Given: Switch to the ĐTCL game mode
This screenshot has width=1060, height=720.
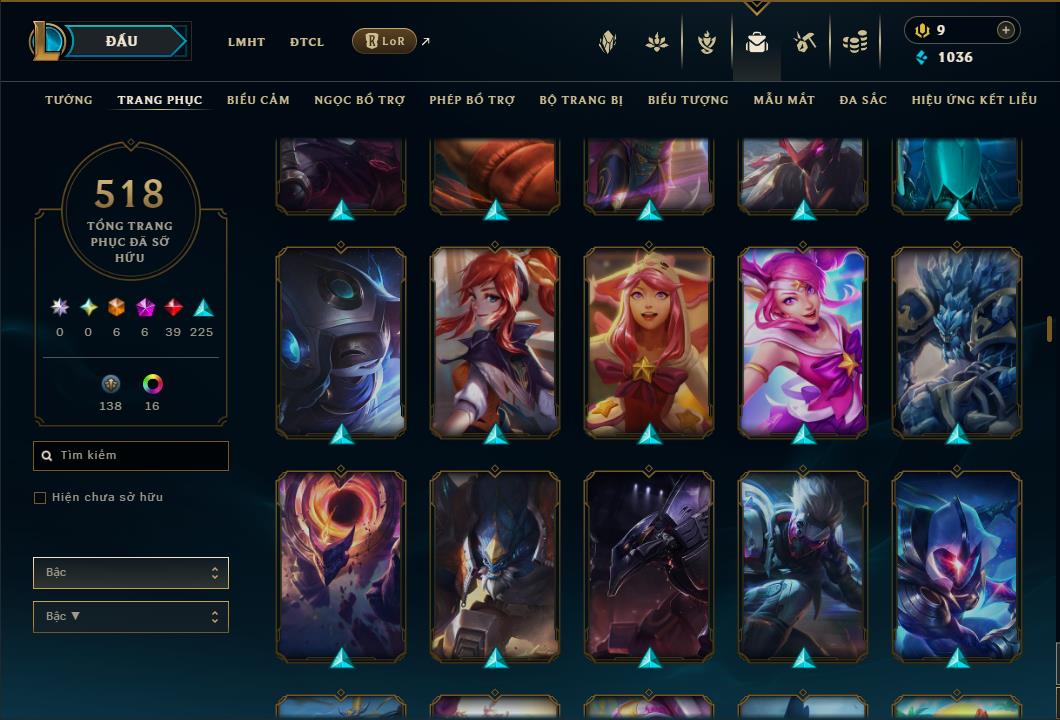Looking at the screenshot, I should (x=307, y=42).
